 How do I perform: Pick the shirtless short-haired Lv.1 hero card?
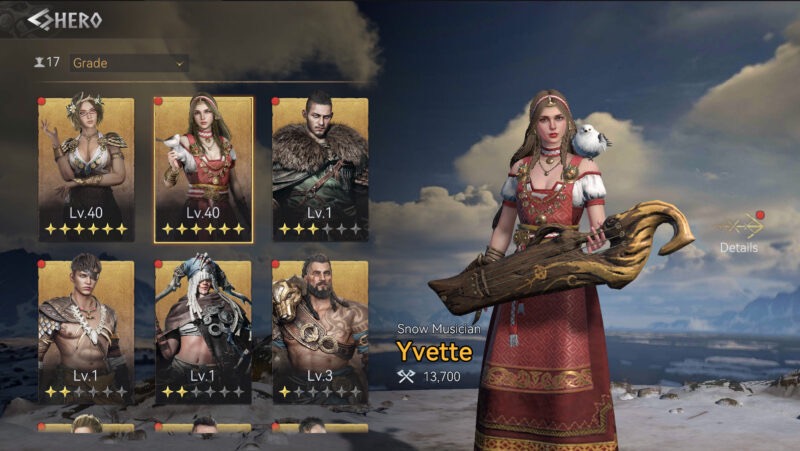tap(86, 332)
